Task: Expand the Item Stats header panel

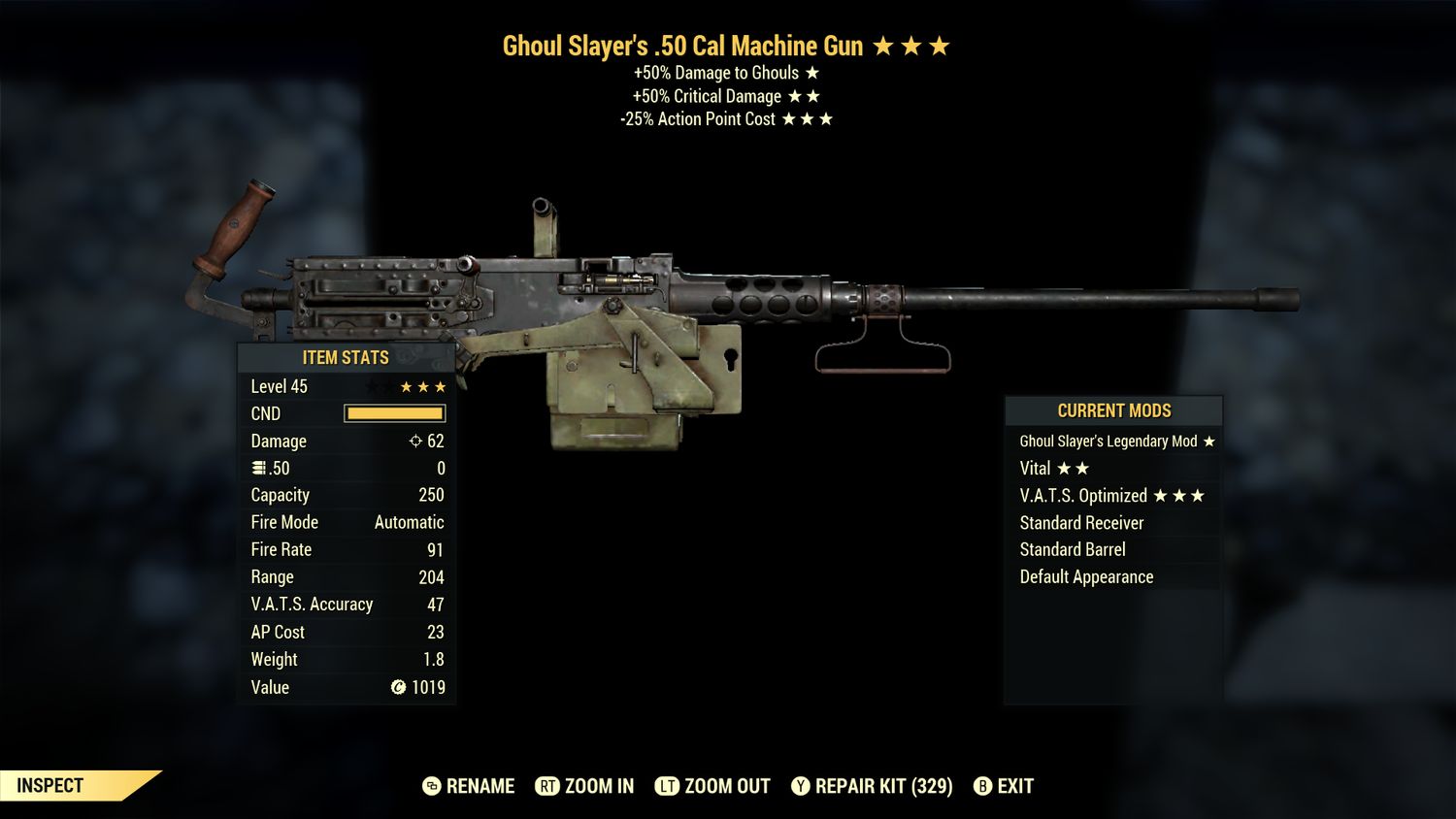Action: click(x=346, y=357)
